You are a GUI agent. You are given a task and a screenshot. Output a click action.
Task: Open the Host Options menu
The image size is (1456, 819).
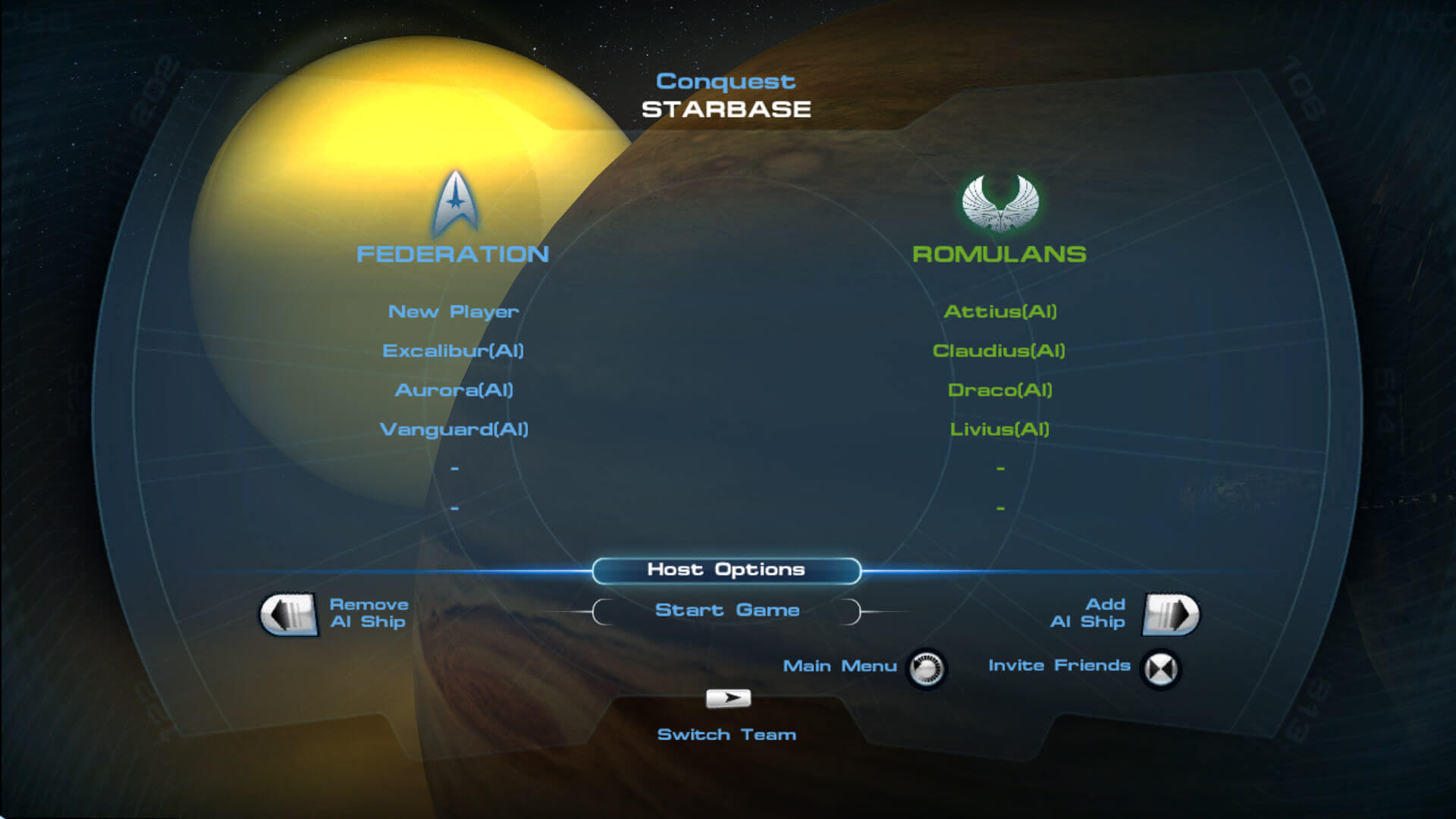click(x=726, y=570)
